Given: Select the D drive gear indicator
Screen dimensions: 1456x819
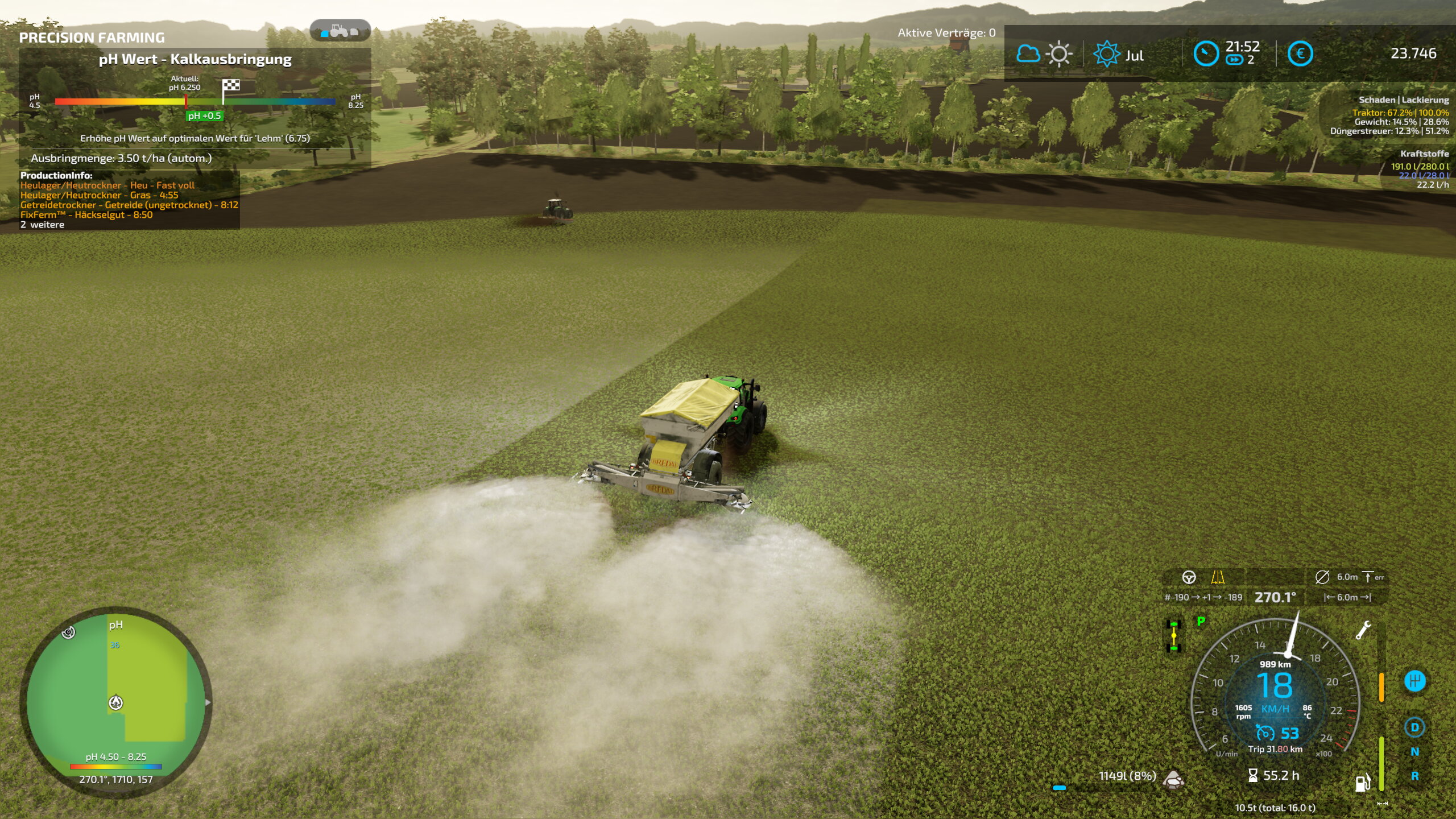Looking at the screenshot, I should [x=1414, y=727].
